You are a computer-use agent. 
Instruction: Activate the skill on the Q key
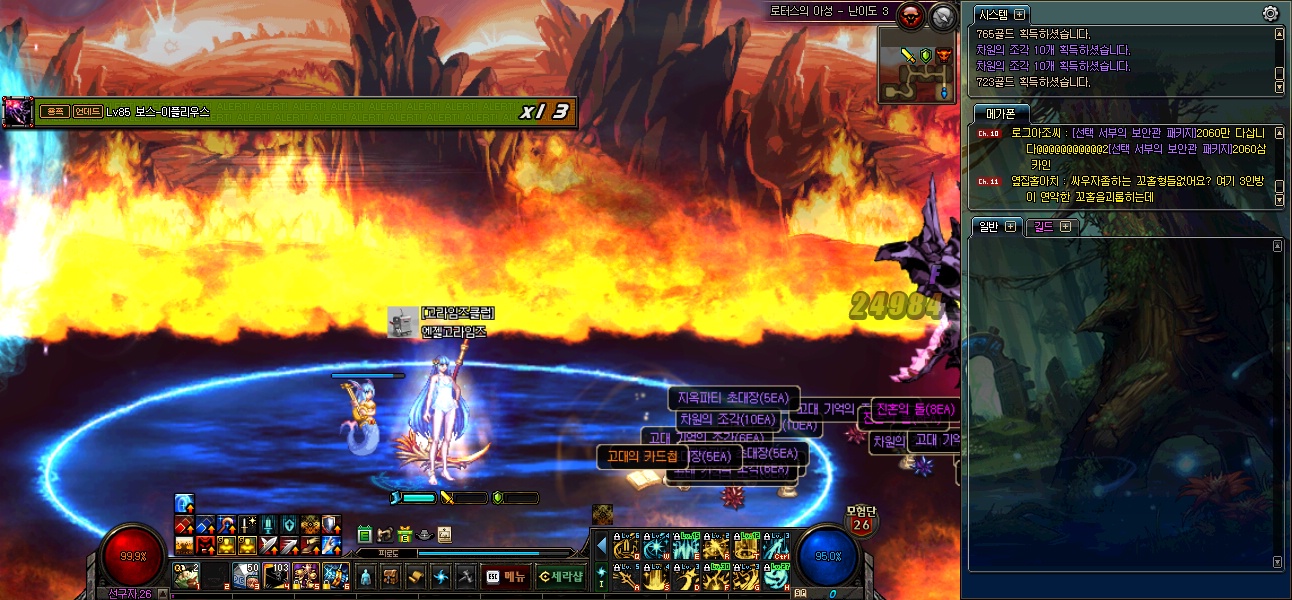tap(626, 547)
